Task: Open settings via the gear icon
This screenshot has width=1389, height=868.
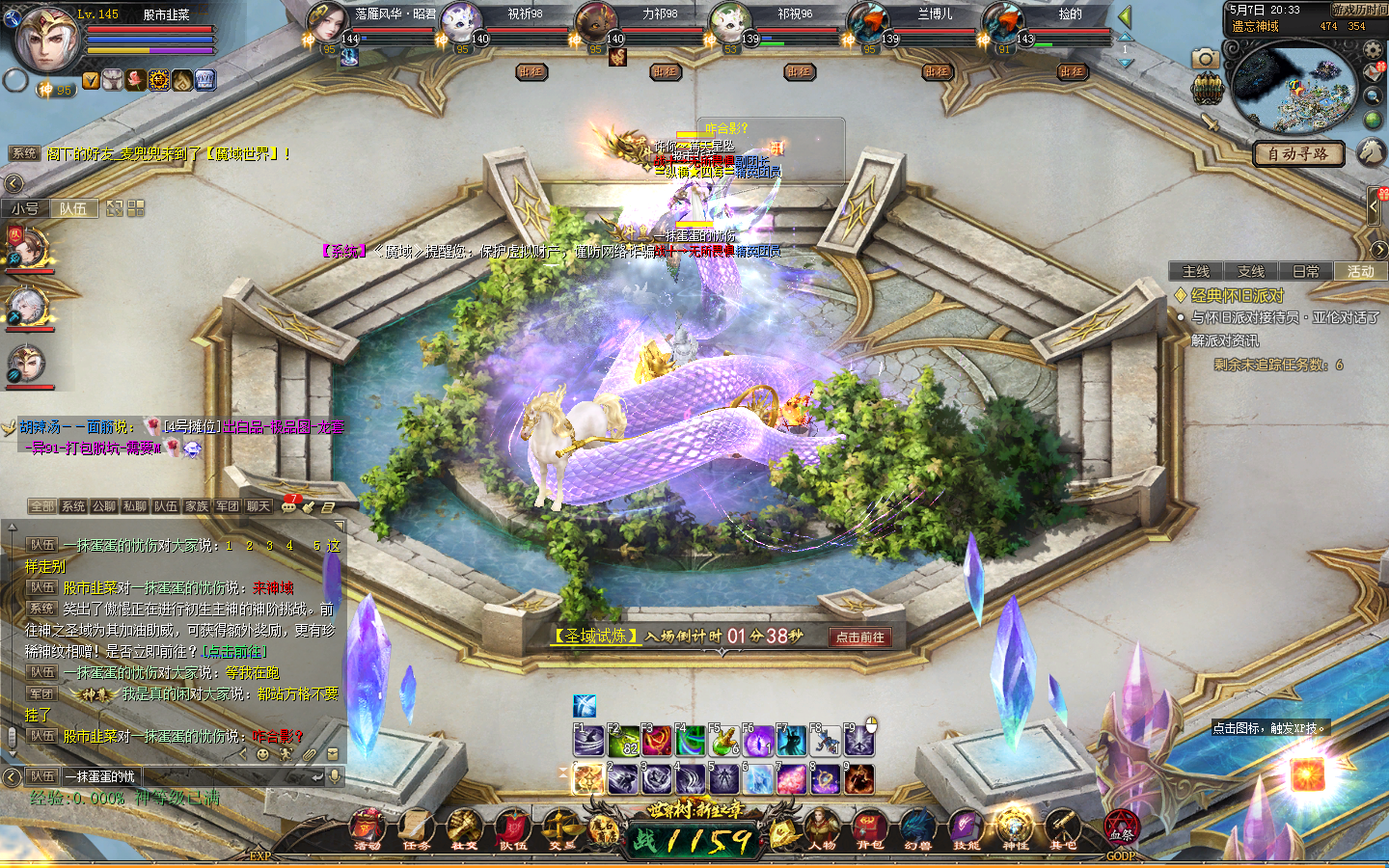Action: (x=1373, y=50)
